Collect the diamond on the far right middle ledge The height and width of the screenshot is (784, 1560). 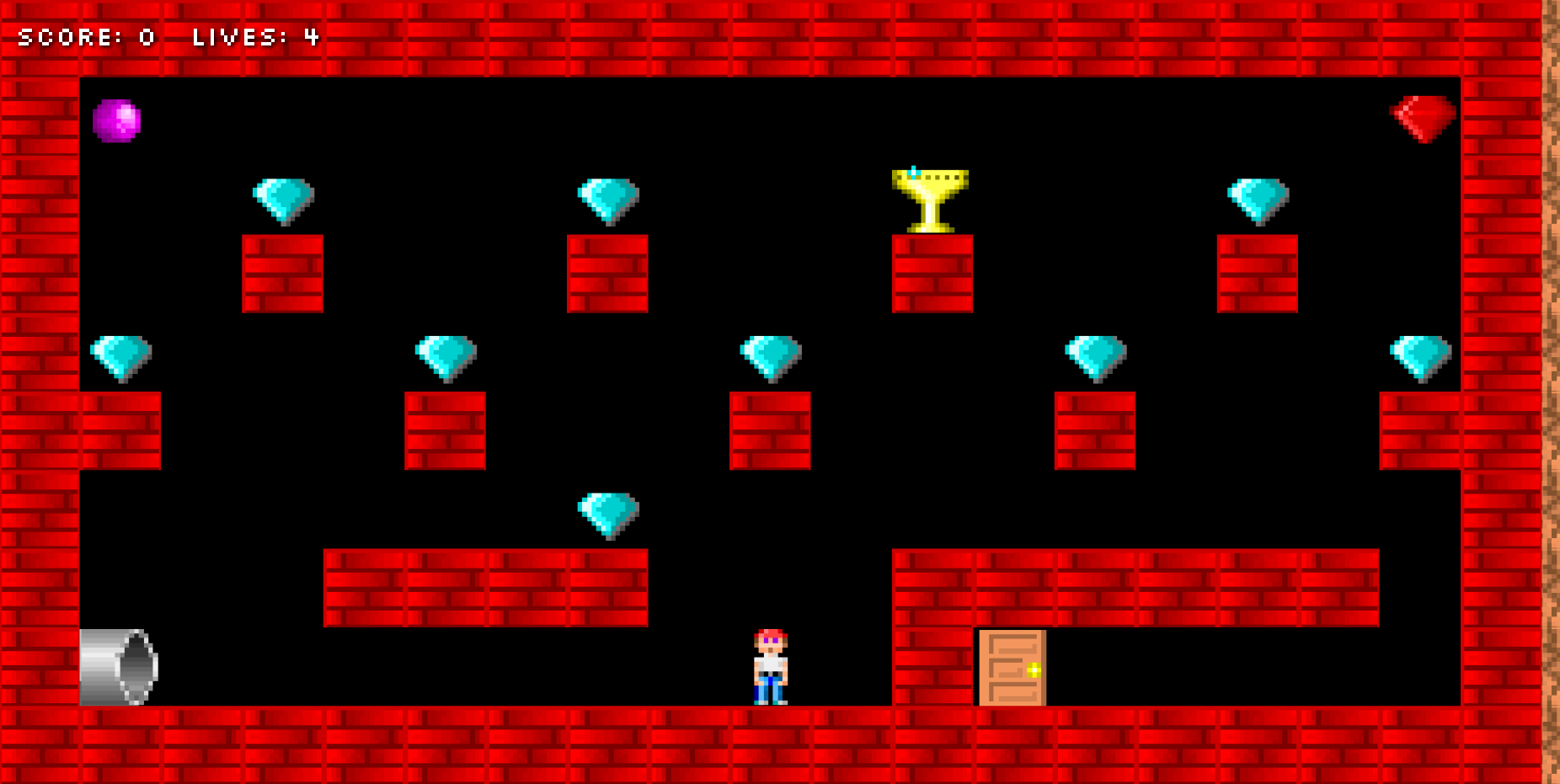click(1419, 357)
